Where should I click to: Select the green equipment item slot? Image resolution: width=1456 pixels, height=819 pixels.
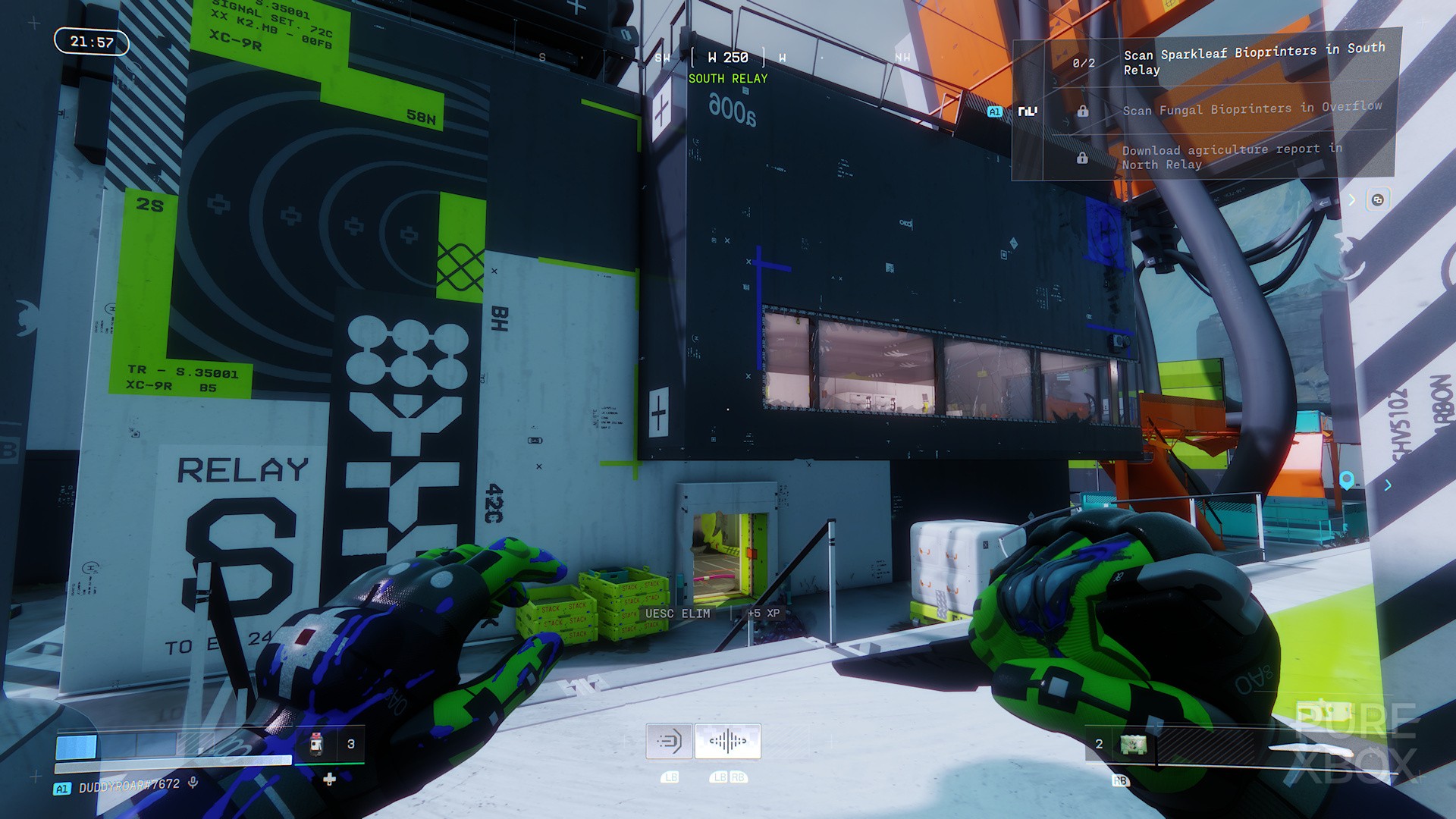point(1133,745)
